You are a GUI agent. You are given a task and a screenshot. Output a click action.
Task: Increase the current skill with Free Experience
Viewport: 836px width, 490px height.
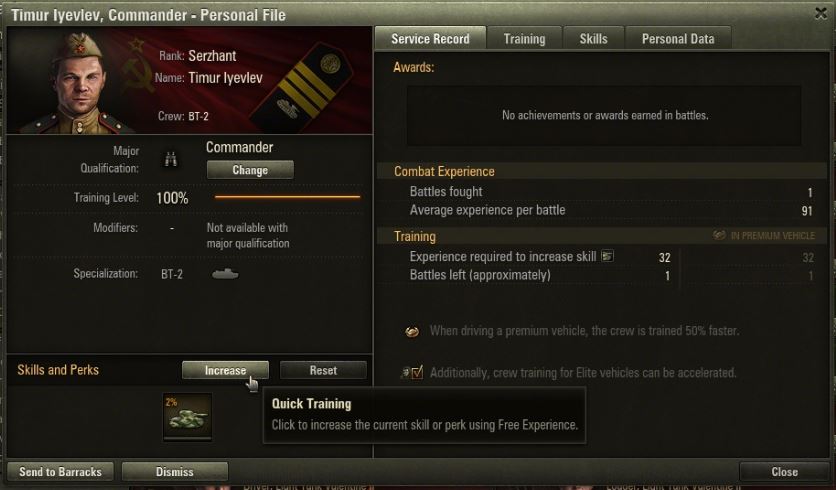click(x=225, y=370)
